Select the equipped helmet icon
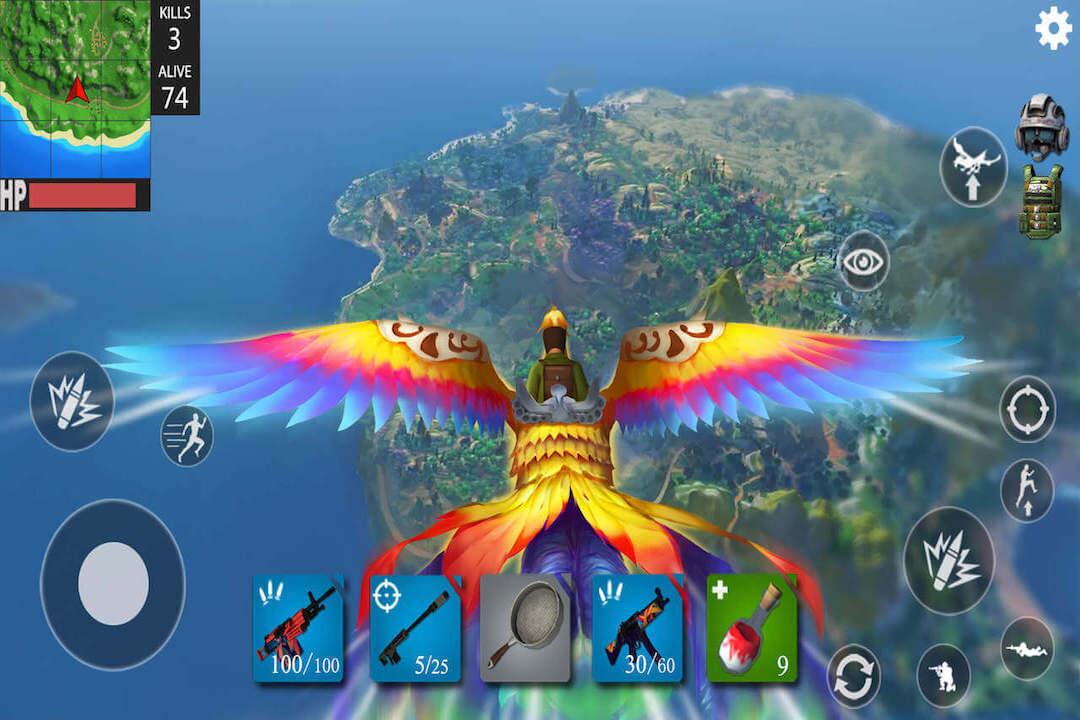The width and height of the screenshot is (1080, 720). pos(1042,126)
